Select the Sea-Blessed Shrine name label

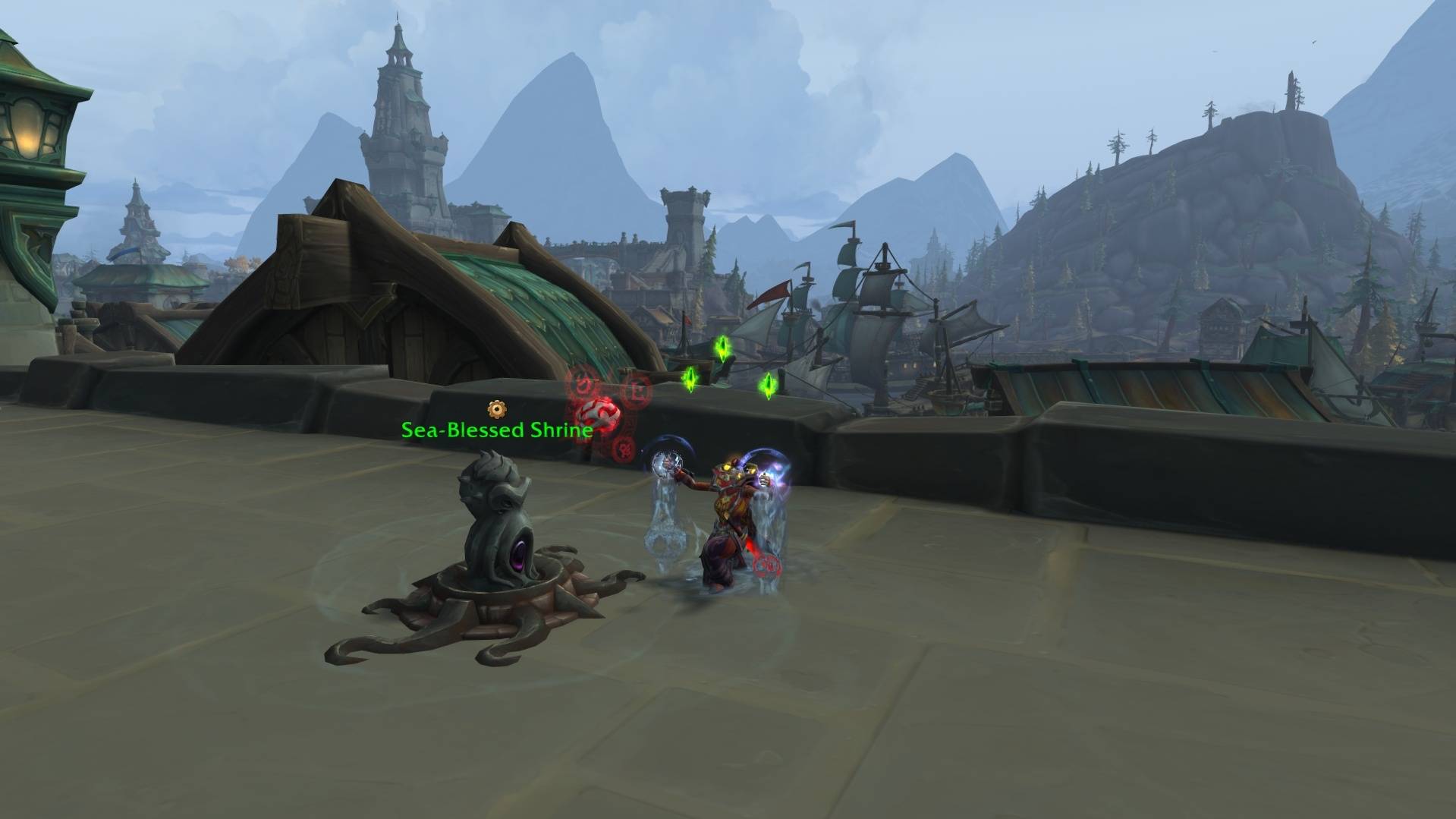[496, 430]
